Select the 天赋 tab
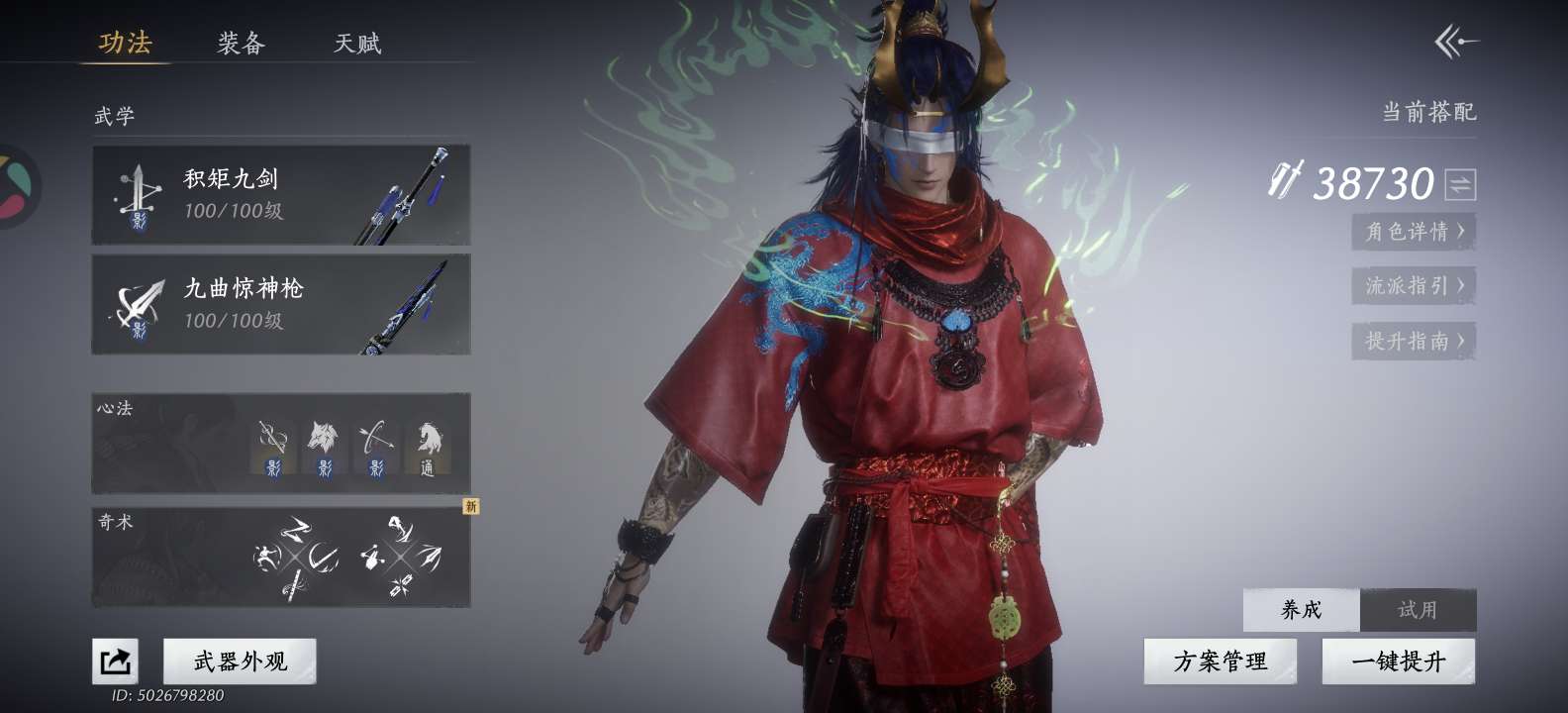Screen dimensions: 1568x713 (x=357, y=43)
